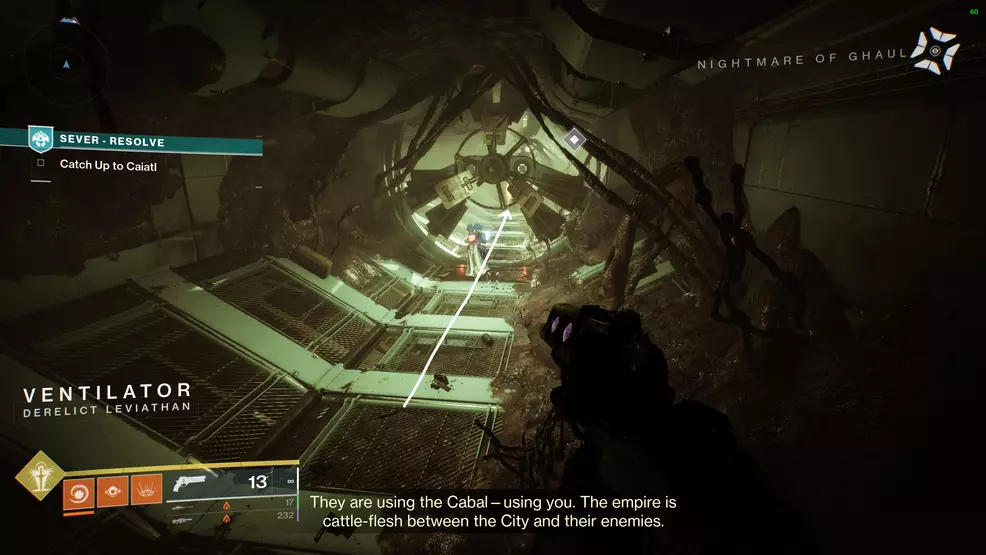The image size is (986, 555).
Task: Activate the rift class ability icon
Action: coord(146,492)
